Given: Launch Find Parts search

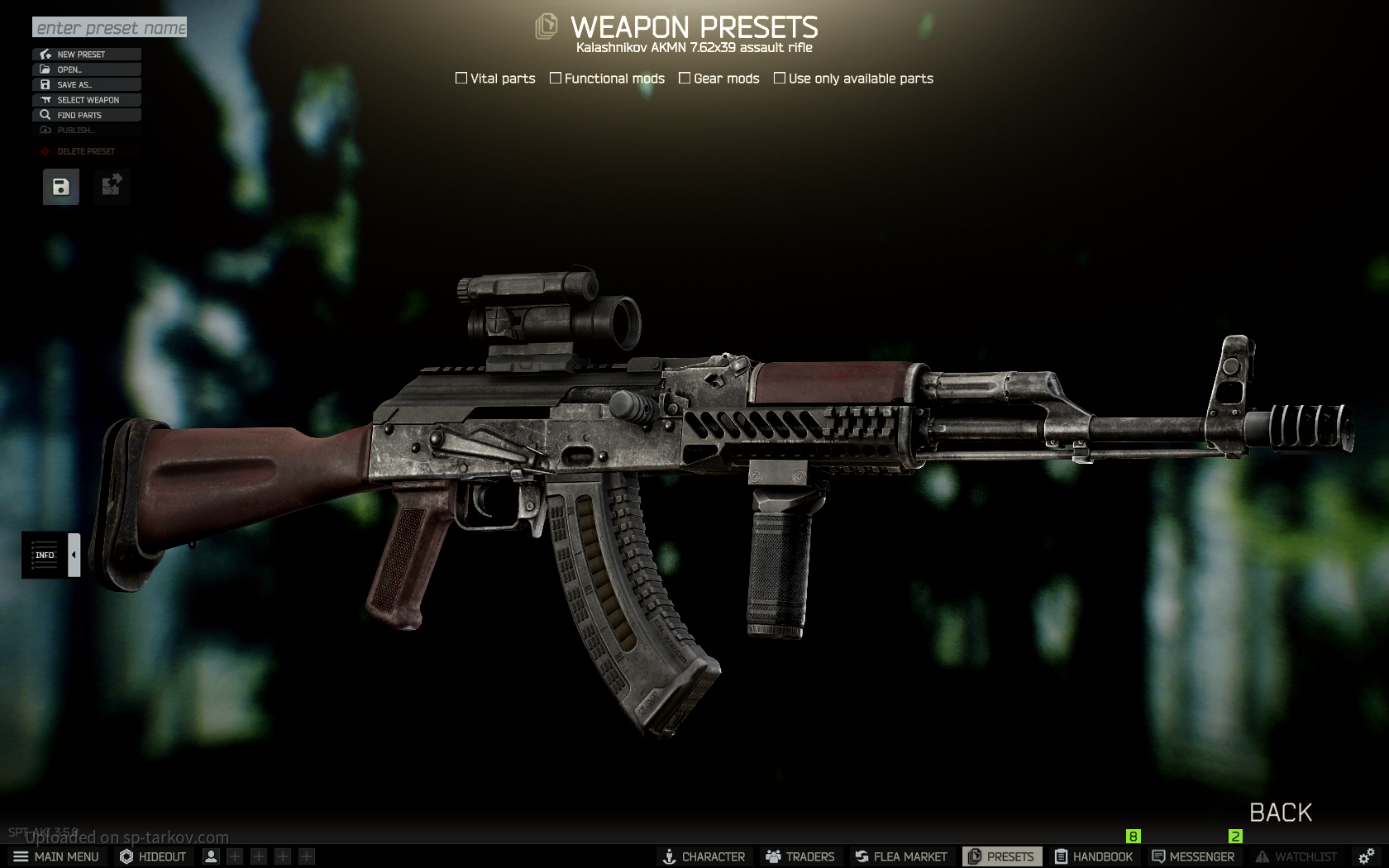Looking at the screenshot, I should tap(87, 115).
